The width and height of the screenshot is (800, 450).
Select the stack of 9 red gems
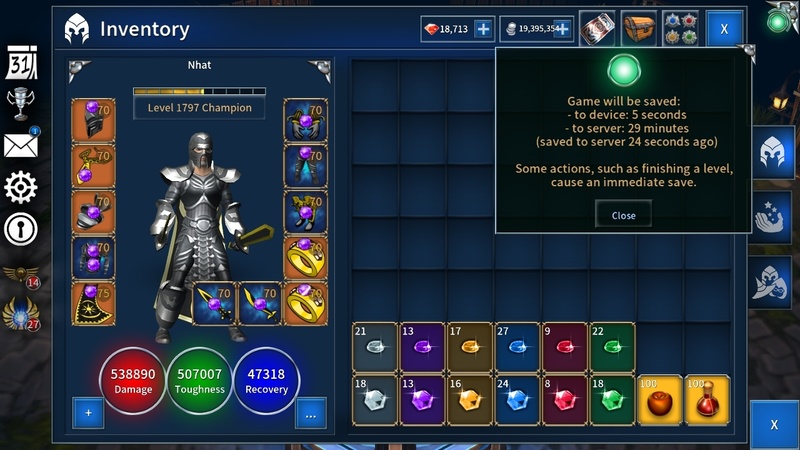pos(564,346)
